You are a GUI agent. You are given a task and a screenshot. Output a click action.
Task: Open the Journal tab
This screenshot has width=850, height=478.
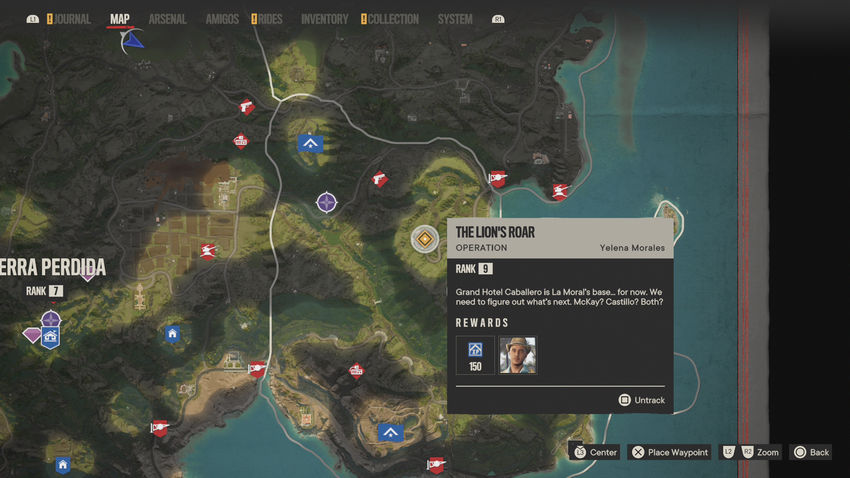(x=72, y=19)
